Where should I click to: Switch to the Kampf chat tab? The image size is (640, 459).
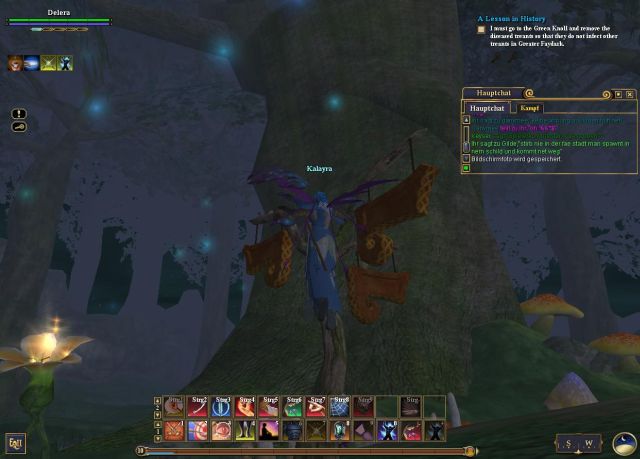coord(530,108)
